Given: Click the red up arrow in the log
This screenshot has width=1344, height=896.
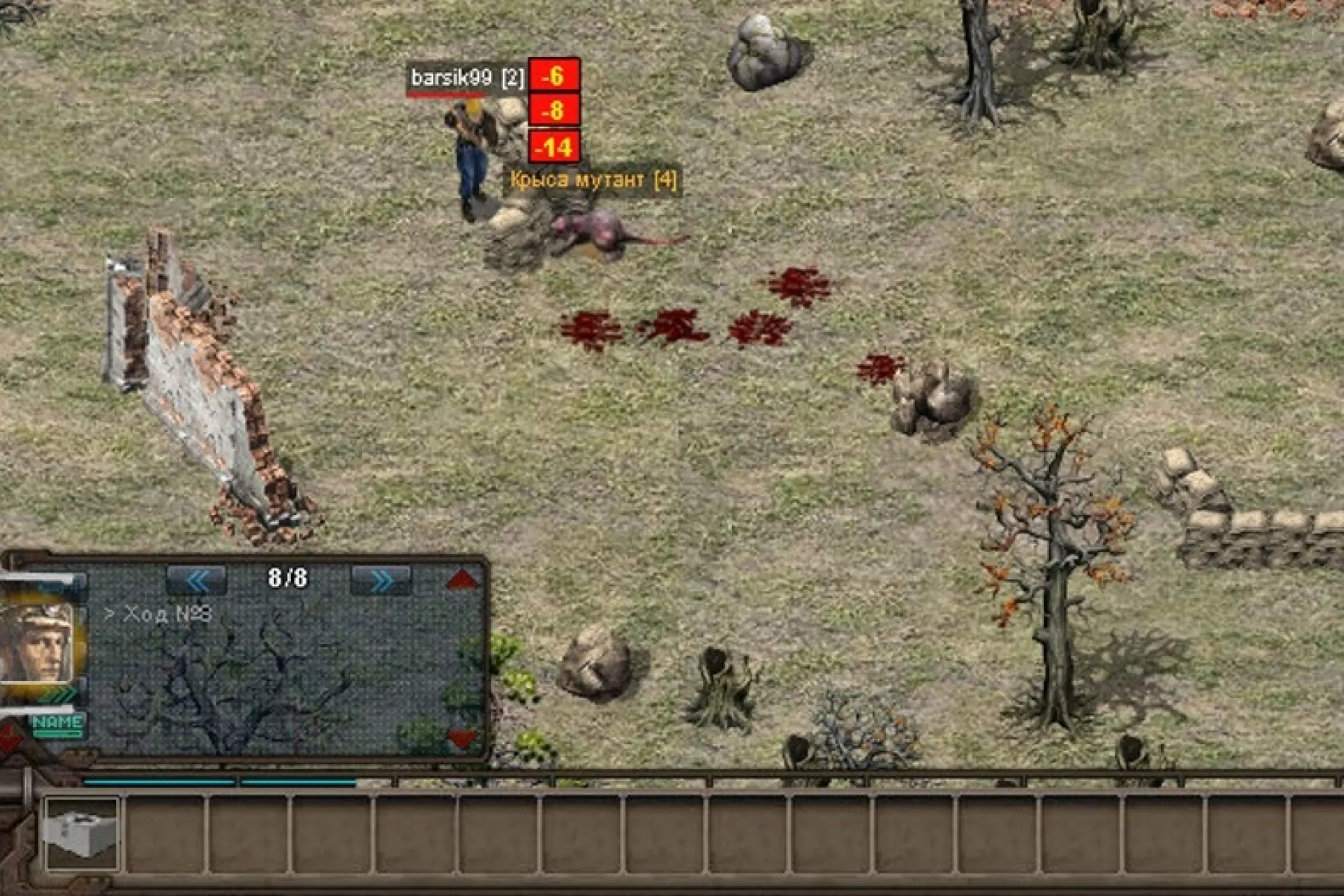Looking at the screenshot, I should (x=462, y=580).
